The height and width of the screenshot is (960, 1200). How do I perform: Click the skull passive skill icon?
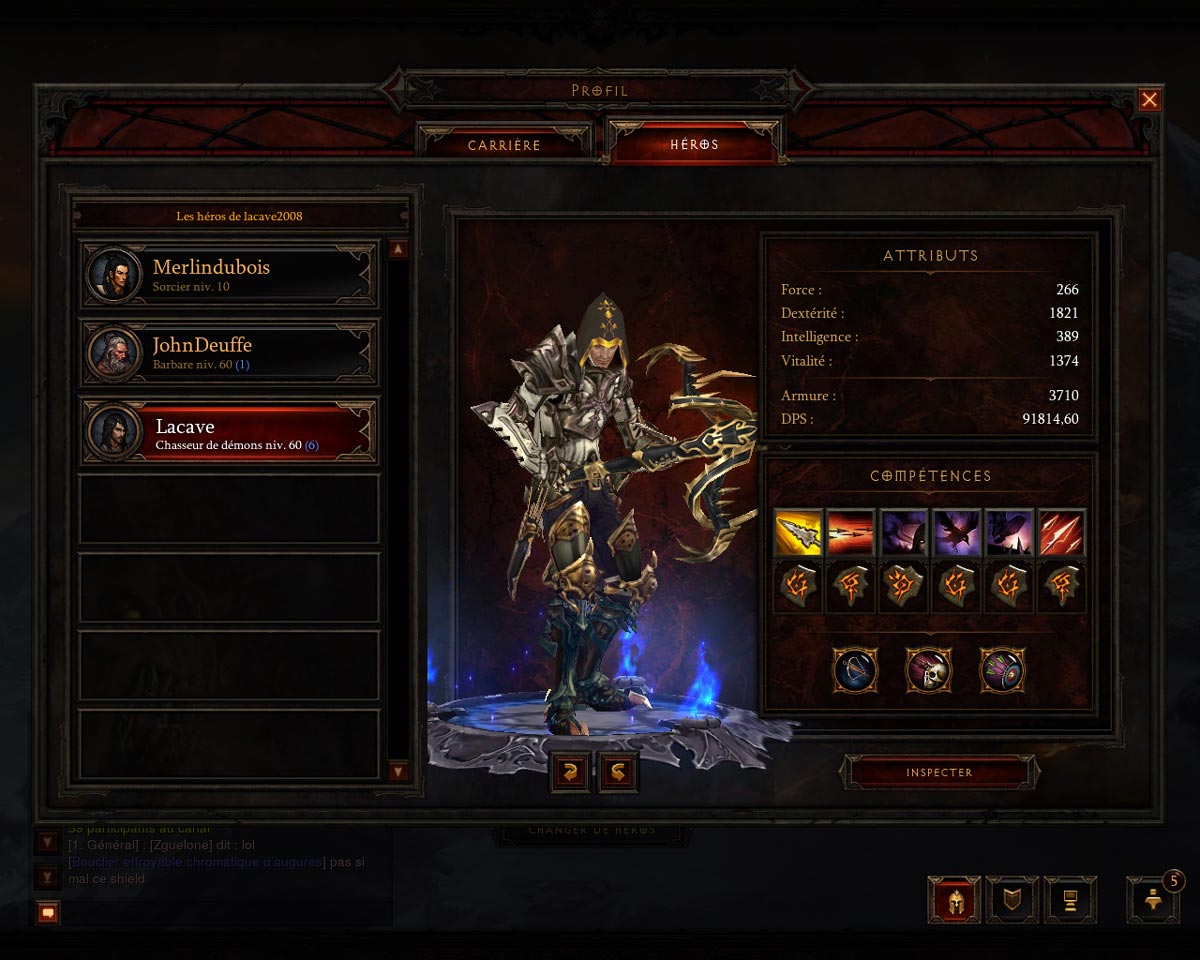point(929,670)
